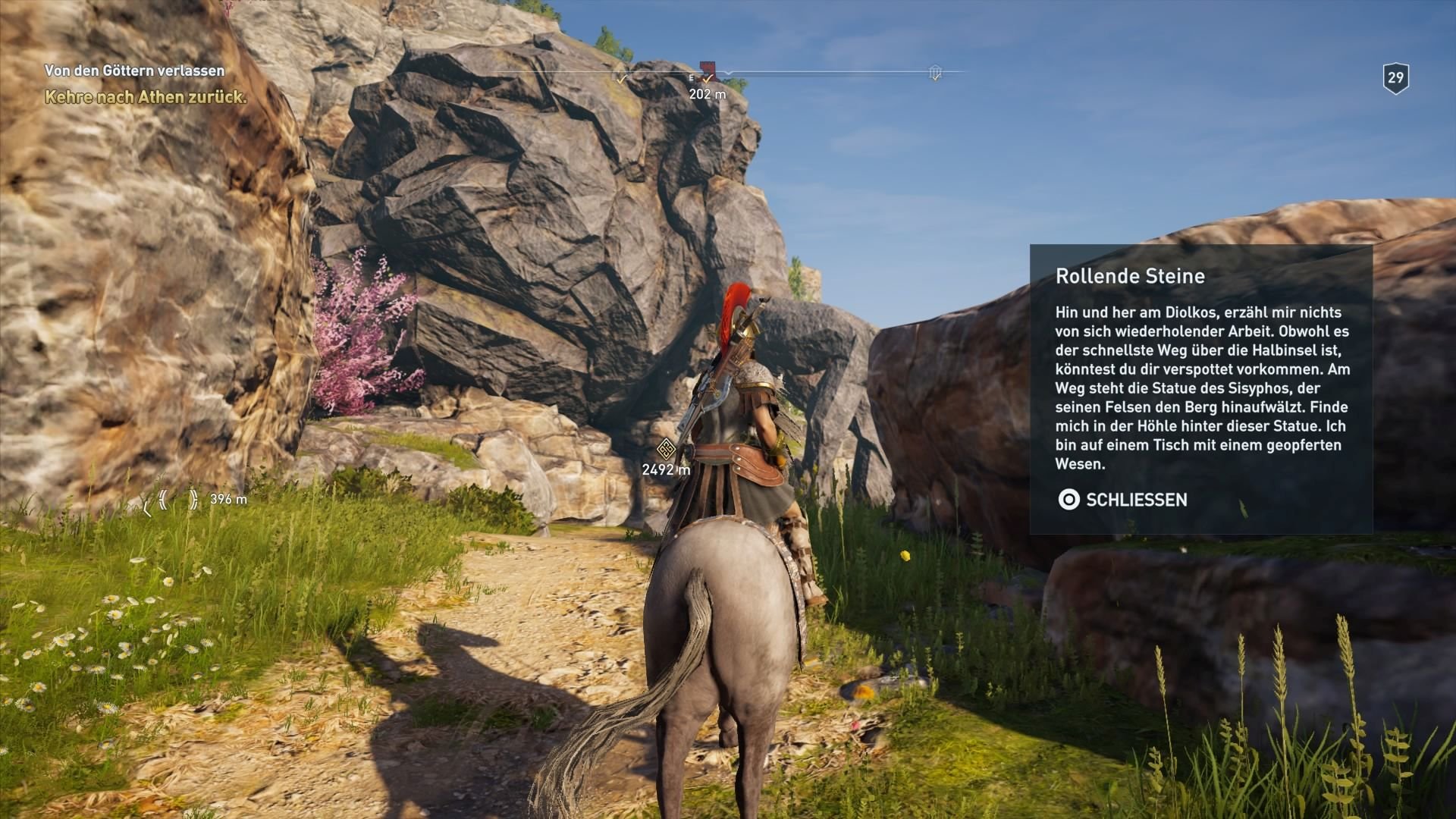The image size is (1456, 819).
Task: Select the gold checkmark objective marker near 202 m
Action: coord(708,80)
